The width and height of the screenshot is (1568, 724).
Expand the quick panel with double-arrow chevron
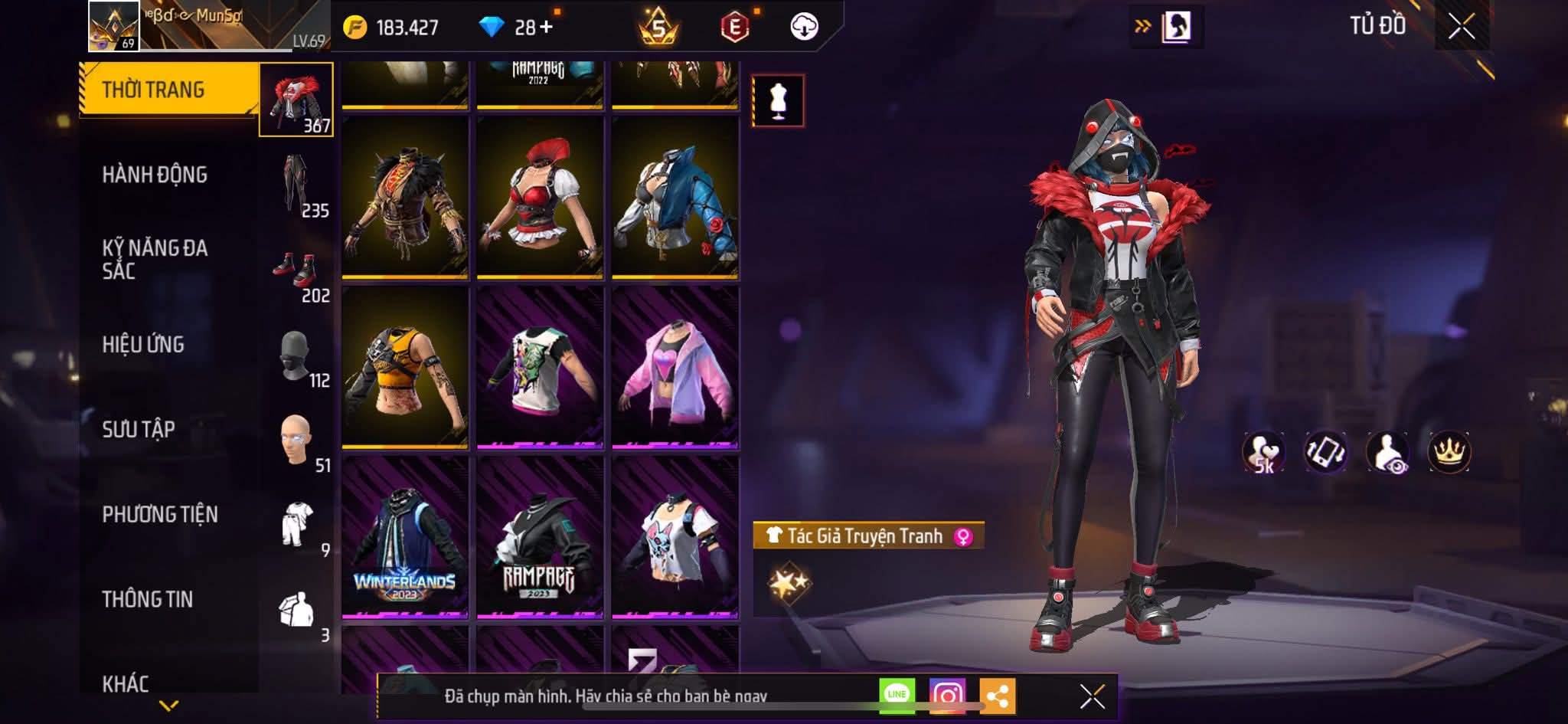click(x=1142, y=24)
